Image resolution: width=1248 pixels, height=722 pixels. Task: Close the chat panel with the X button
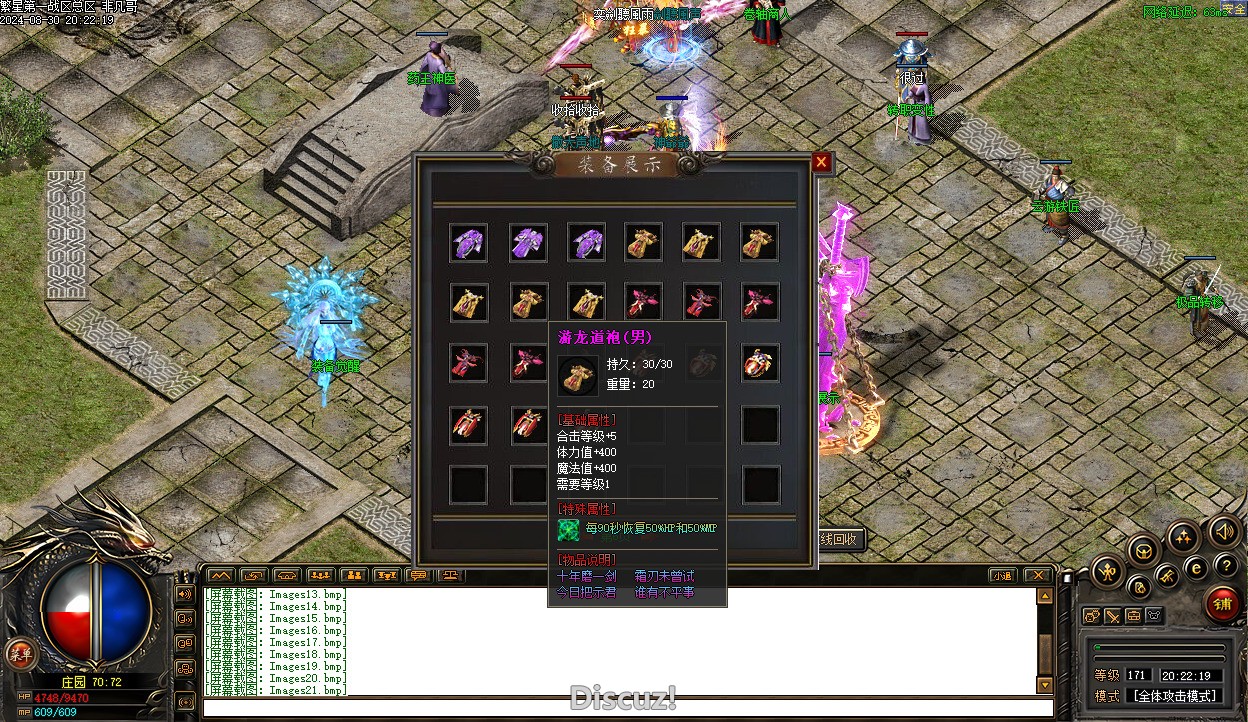[1037, 575]
